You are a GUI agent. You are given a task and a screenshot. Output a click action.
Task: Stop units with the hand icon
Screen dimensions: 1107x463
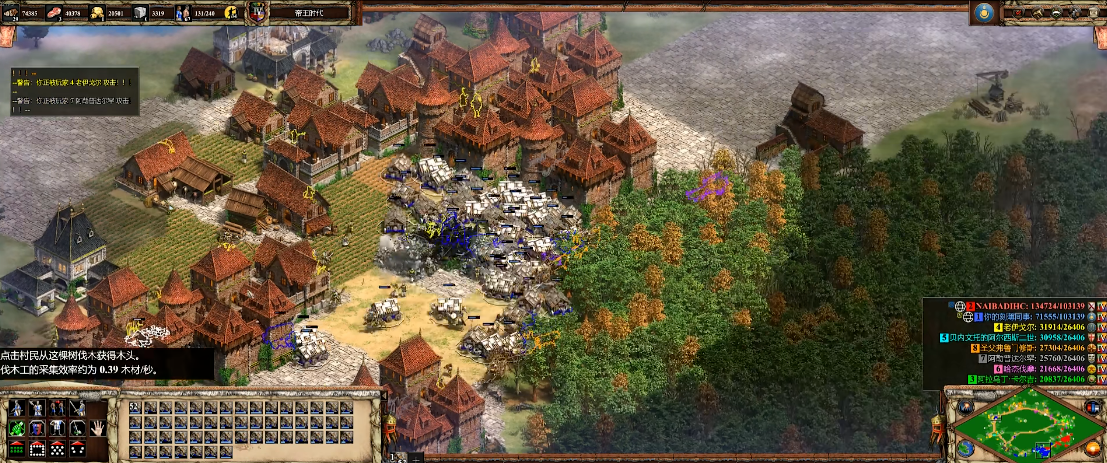[x=98, y=428]
